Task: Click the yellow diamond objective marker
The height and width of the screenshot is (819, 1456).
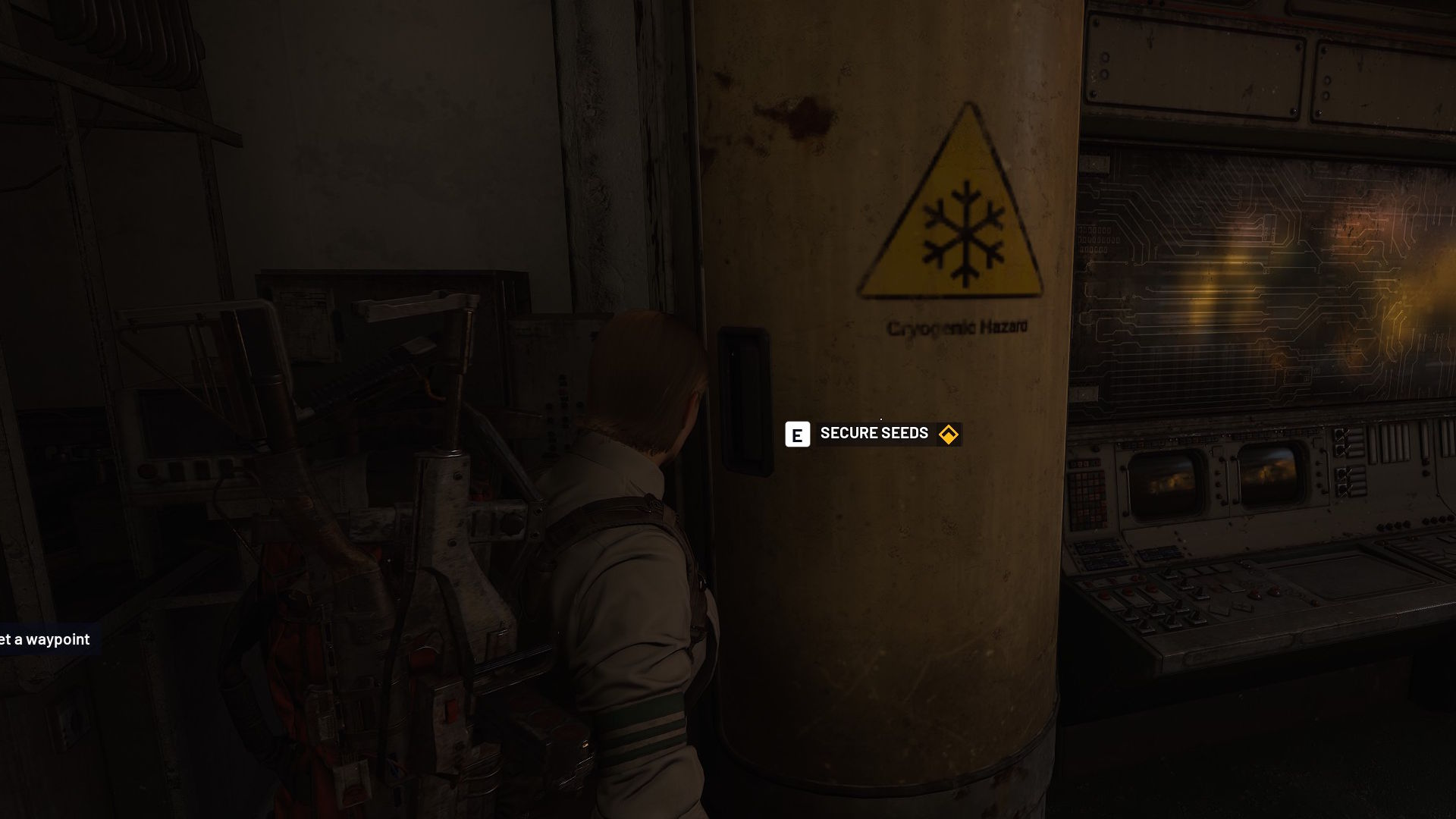Action: pyautogui.click(x=948, y=435)
